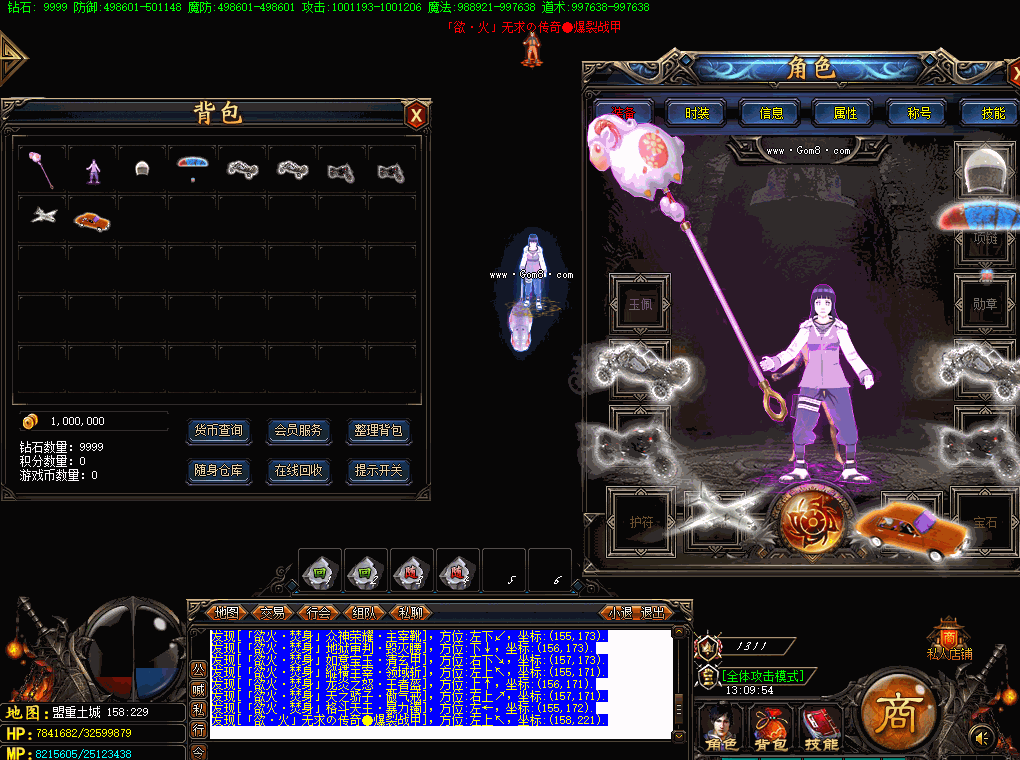
Task: Open the 地图 map from the chat bar
Action: pyautogui.click(x=227, y=612)
